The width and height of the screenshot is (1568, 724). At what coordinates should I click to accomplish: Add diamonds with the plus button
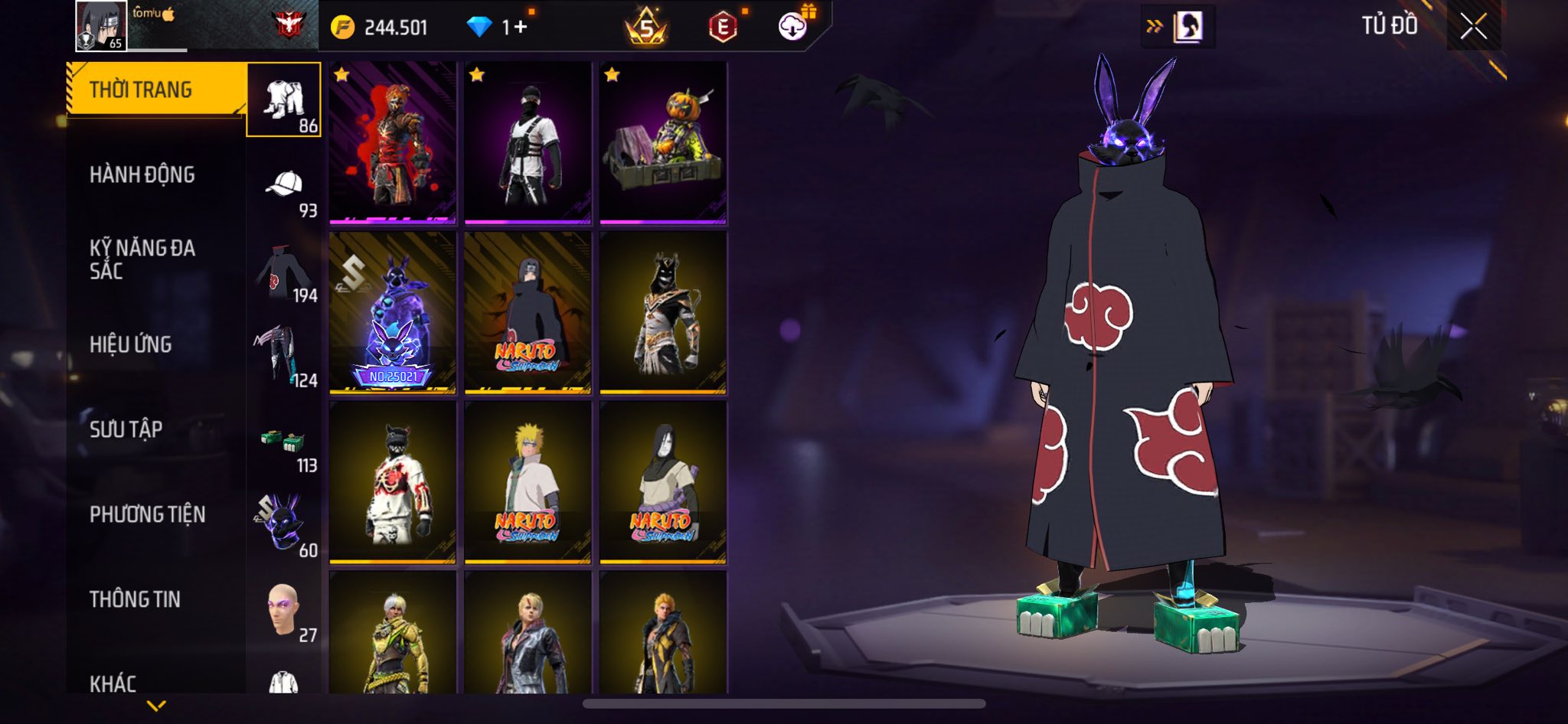[x=521, y=28]
